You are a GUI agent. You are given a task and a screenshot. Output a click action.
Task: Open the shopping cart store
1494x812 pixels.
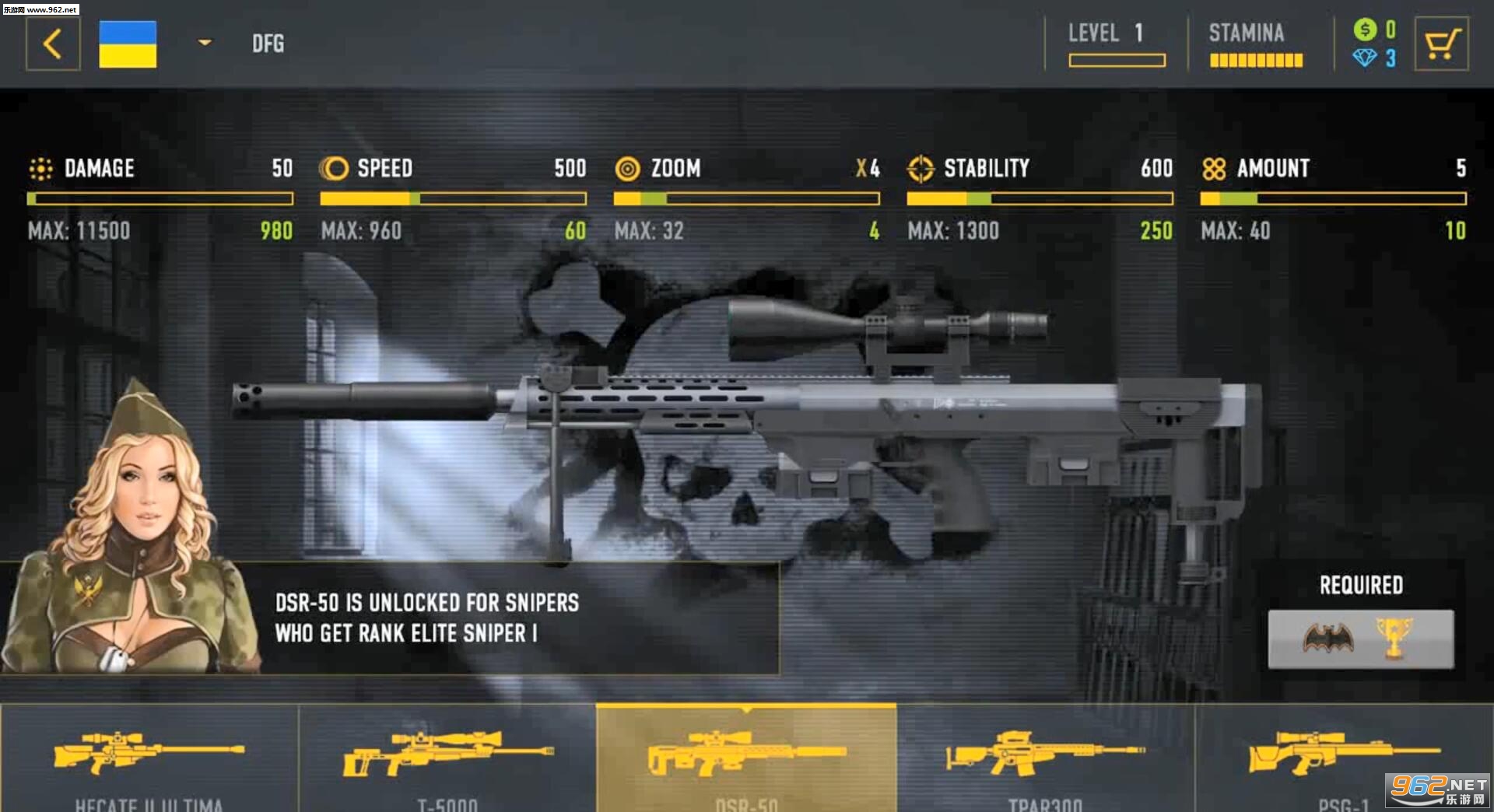click(1441, 44)
